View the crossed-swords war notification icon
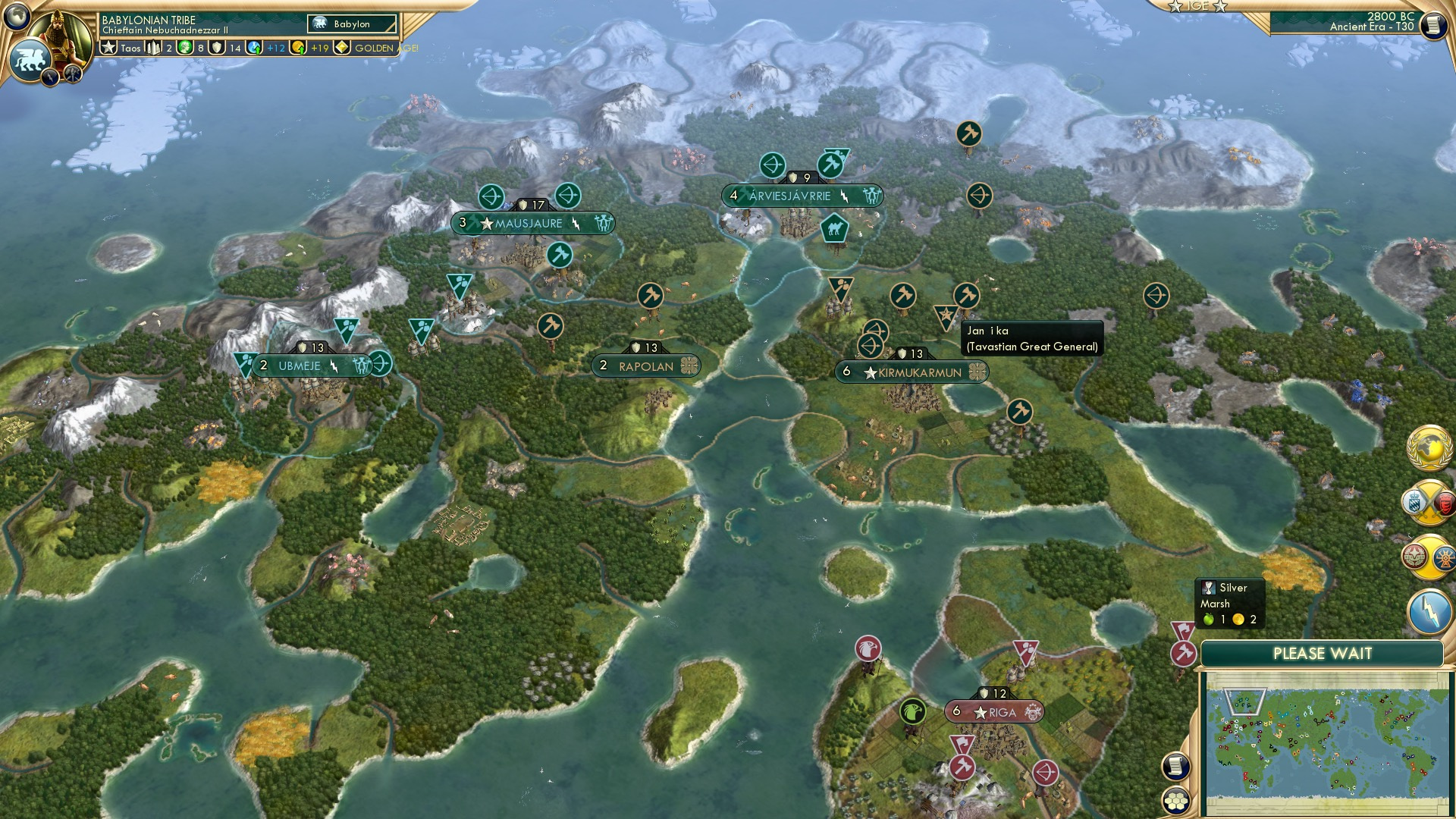This screenshot has width=1456, height=819. coord(1429,501)
